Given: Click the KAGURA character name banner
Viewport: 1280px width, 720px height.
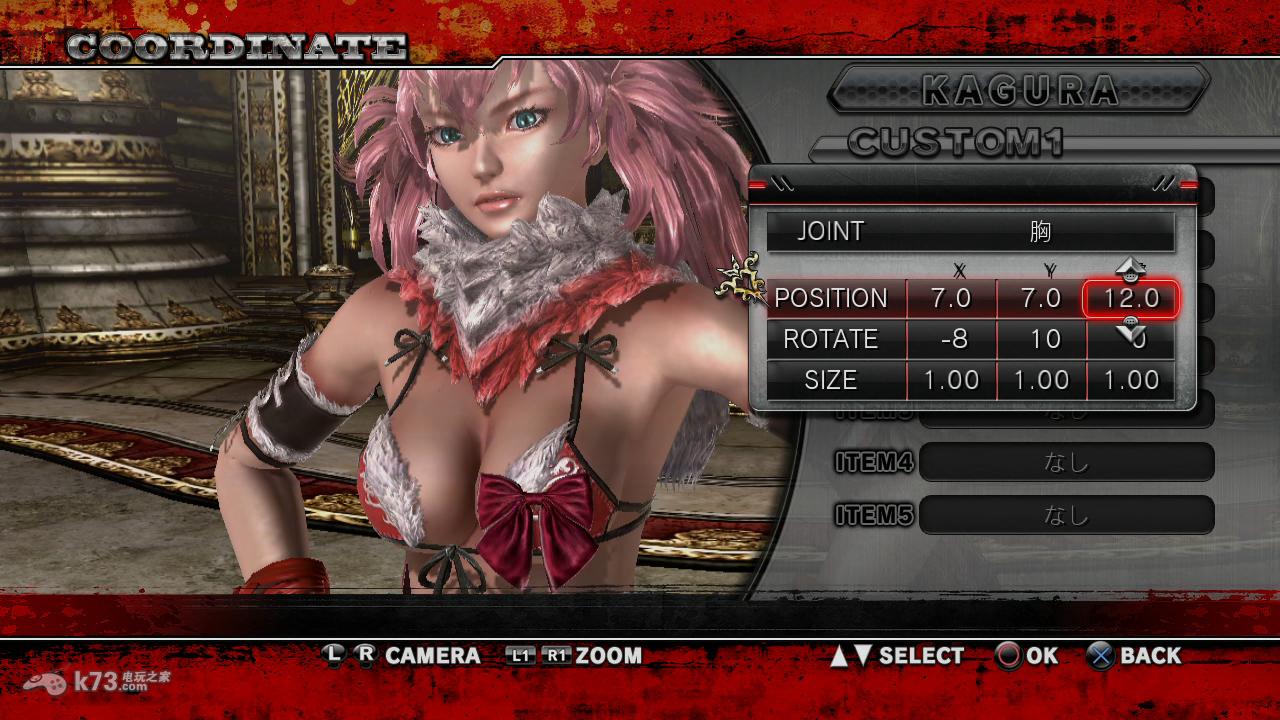Looking at the screenshot, I should 1020,90.
